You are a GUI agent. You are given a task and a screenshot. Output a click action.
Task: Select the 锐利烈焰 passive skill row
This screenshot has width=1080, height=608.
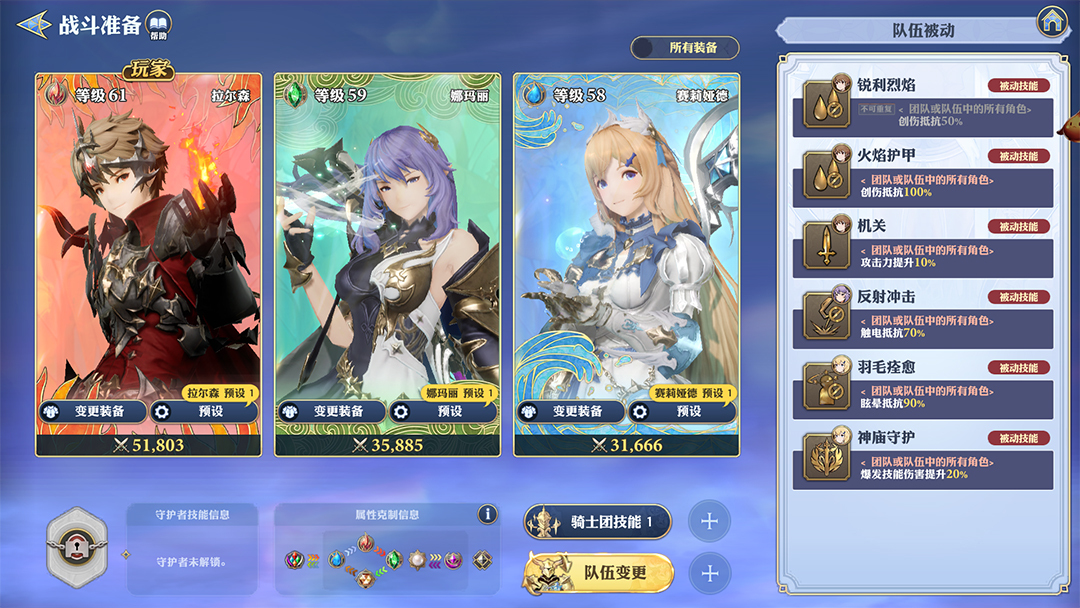(x=922, y=104)
